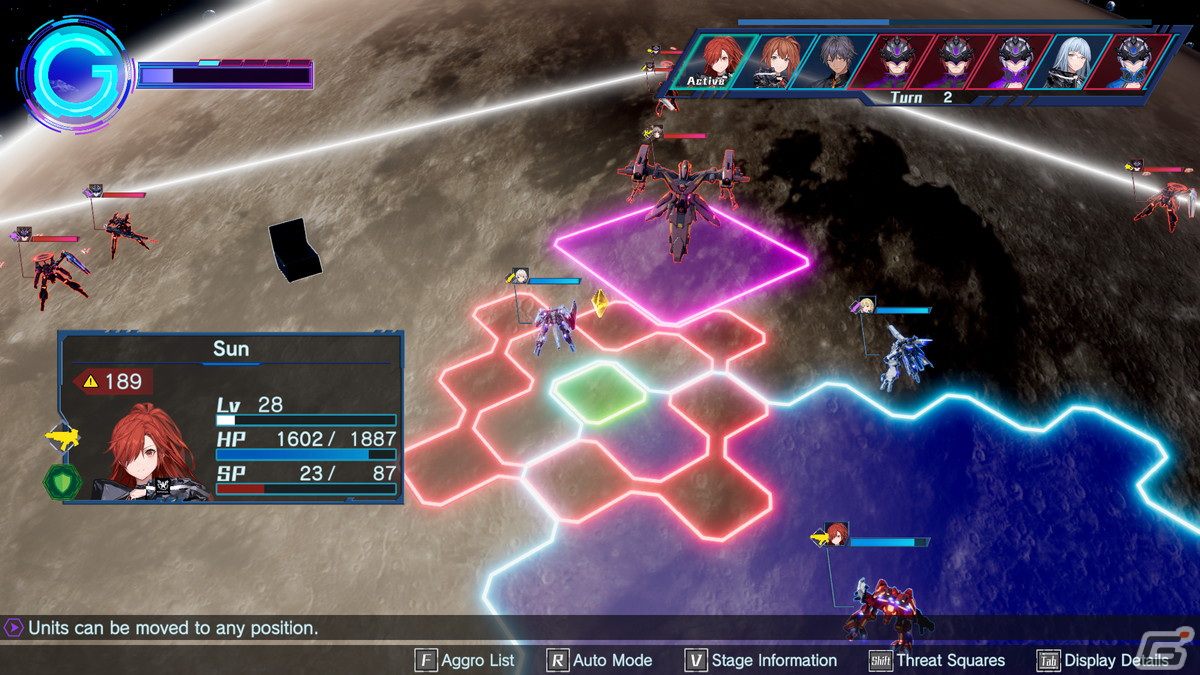The height and width of the screenshot is (675, 1200).
Task: Move to the green highlighted hex tile
Action: 598,391
